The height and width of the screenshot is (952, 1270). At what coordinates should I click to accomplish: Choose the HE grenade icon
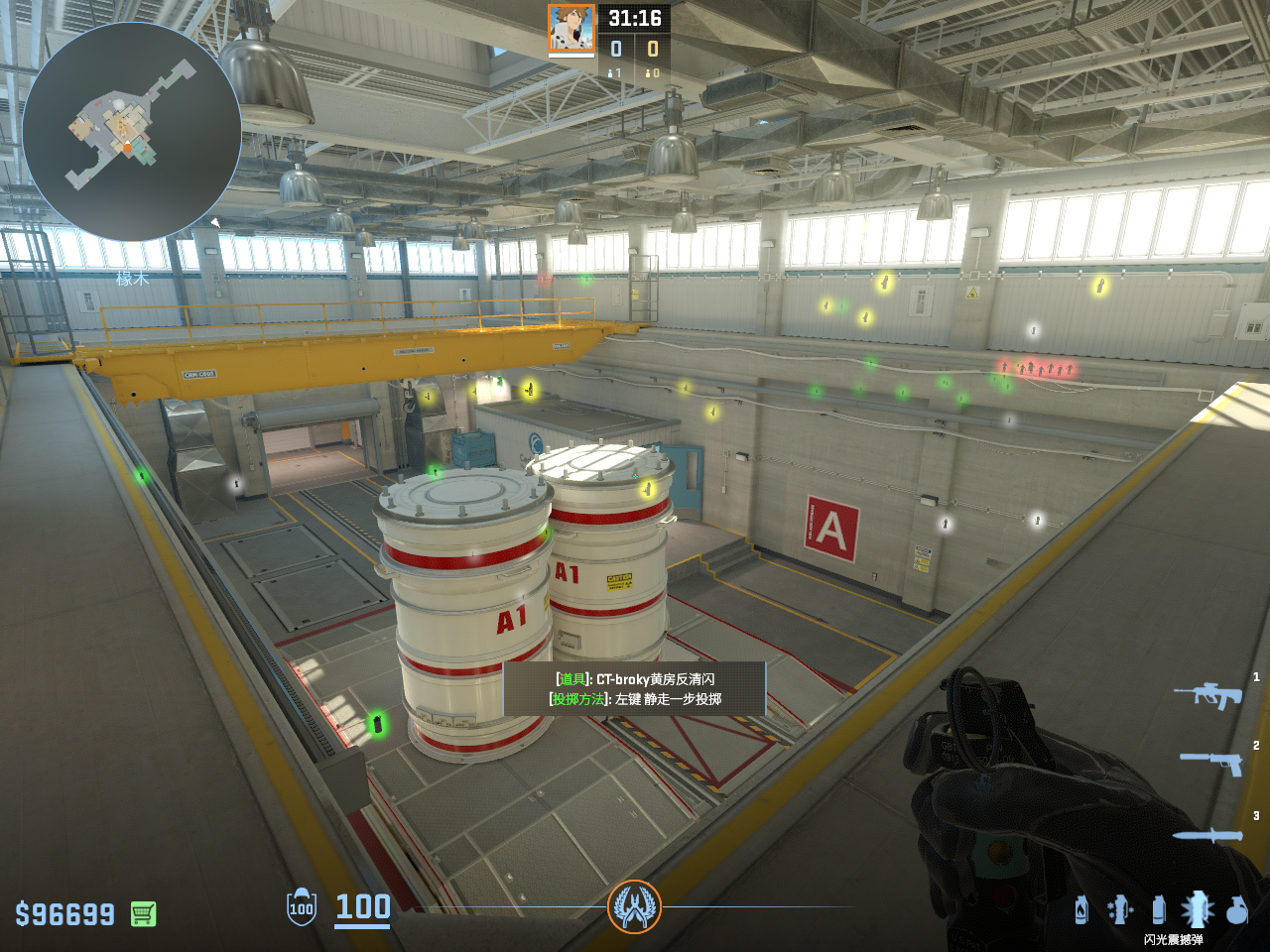(x=1236, y=908)
